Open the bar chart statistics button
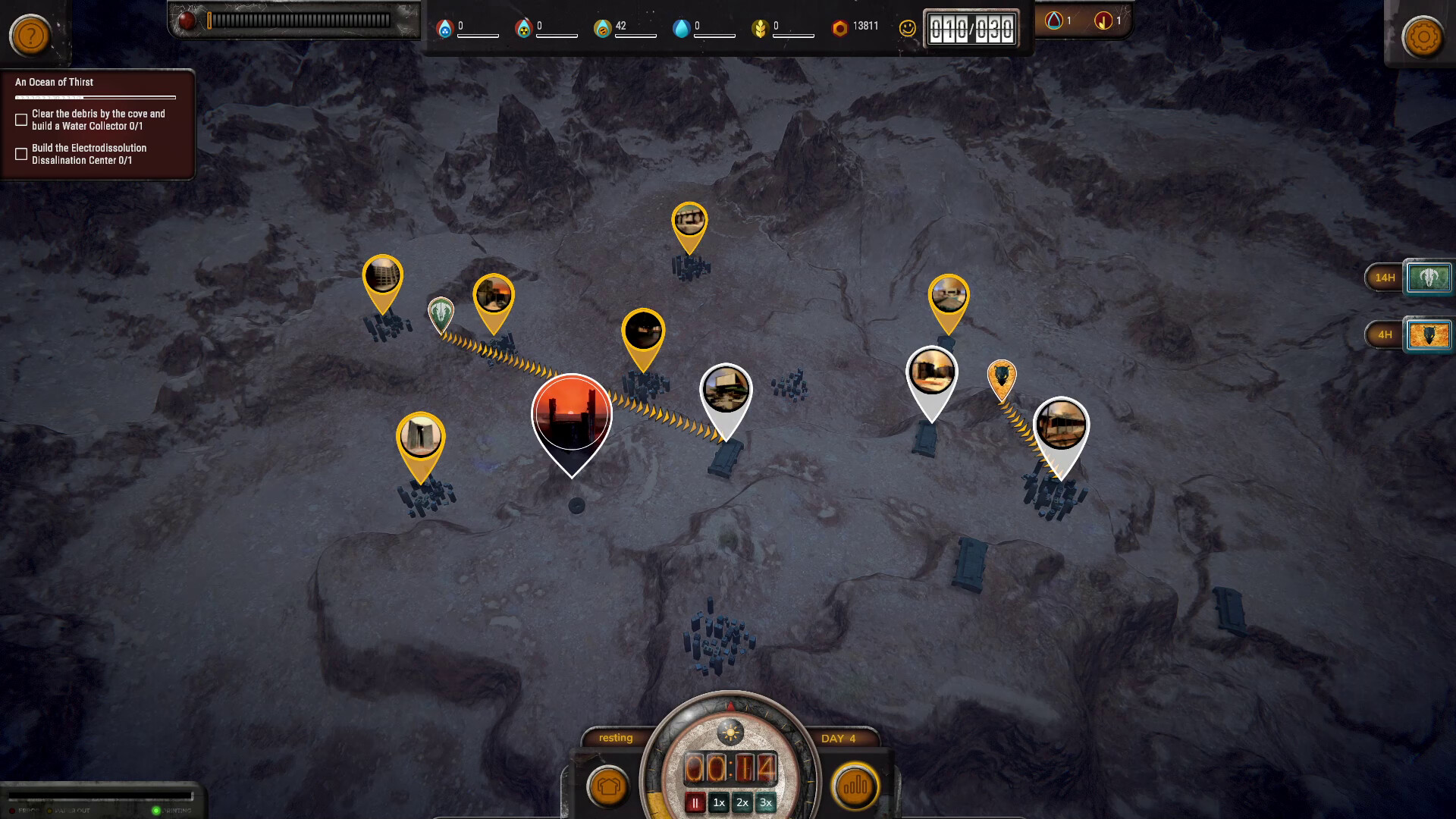1456x819 pixels. point(855,786)
